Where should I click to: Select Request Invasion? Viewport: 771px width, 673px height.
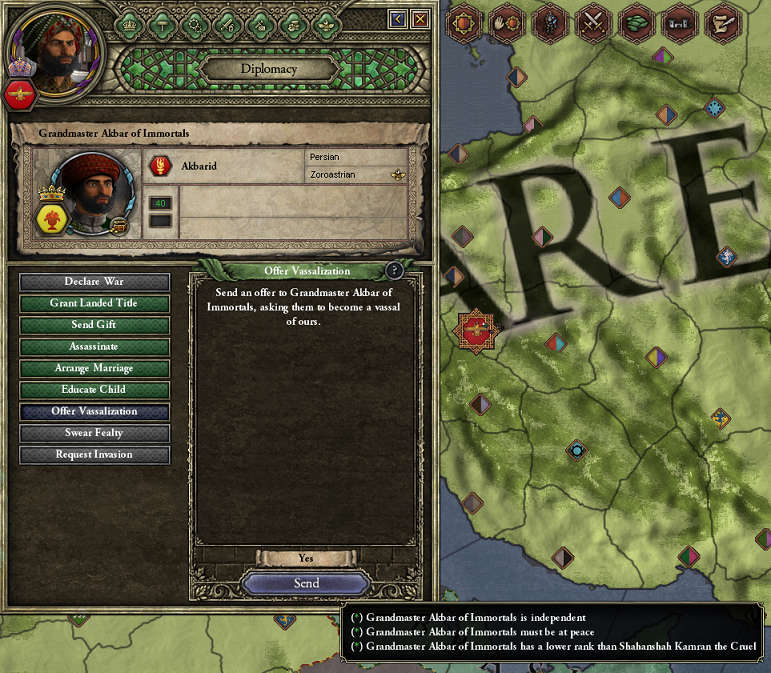point(94,454)
